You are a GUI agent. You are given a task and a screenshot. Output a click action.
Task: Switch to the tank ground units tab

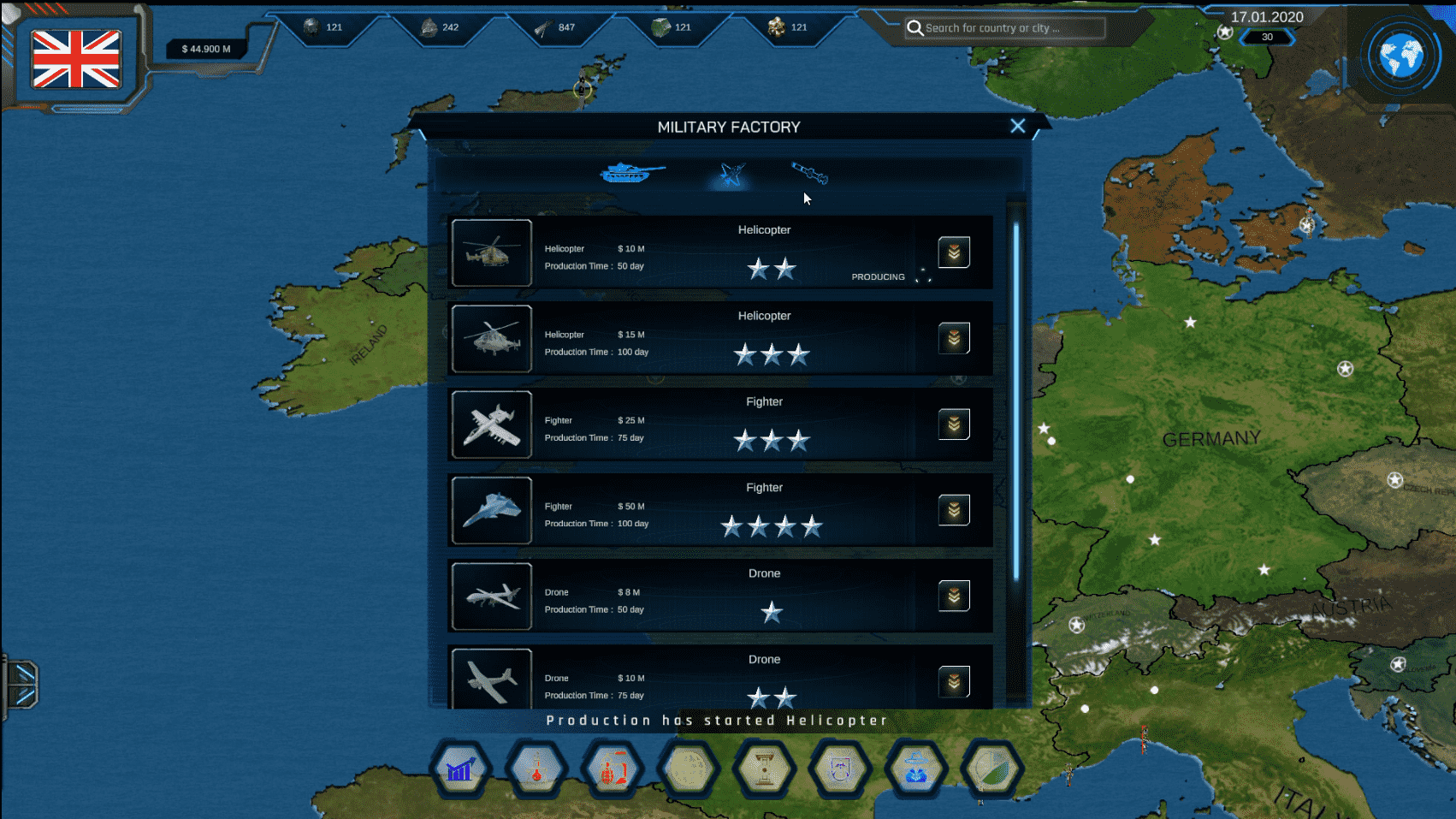point(631,173)
